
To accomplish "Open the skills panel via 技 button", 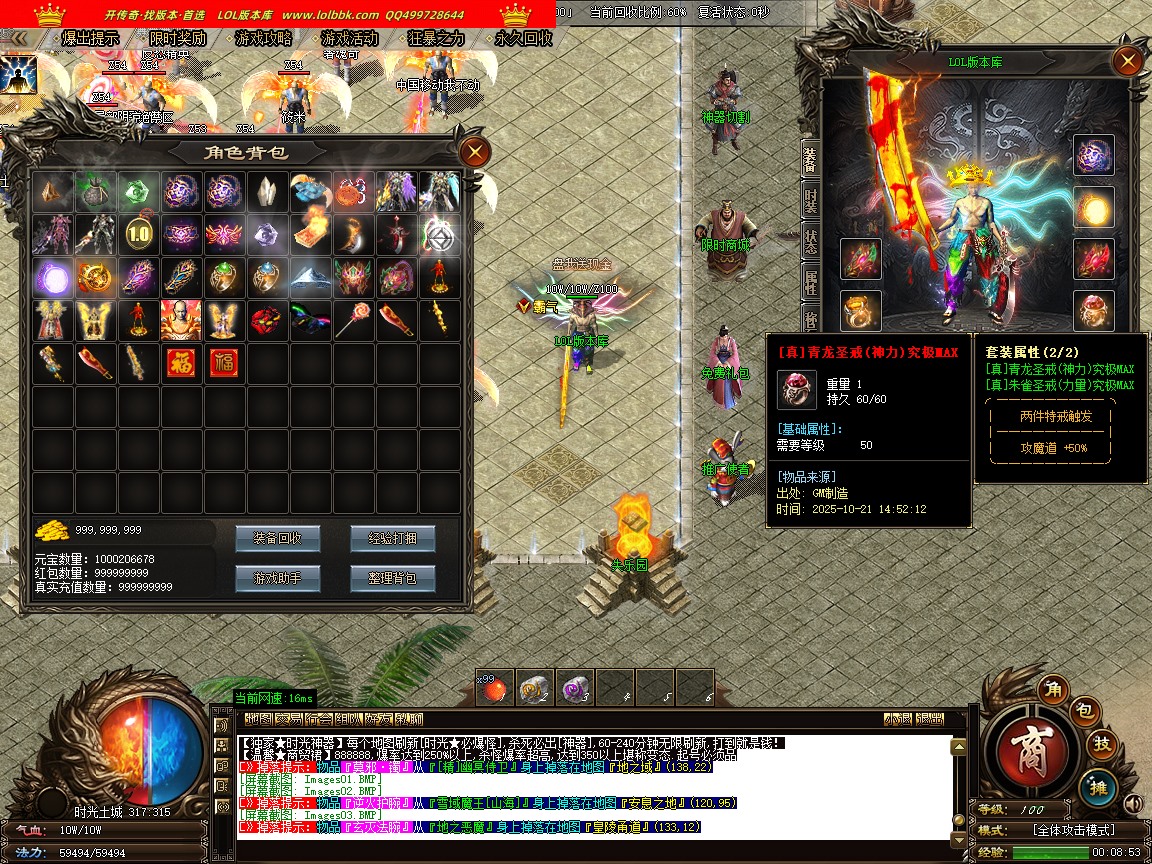I will pos(1101,743).
